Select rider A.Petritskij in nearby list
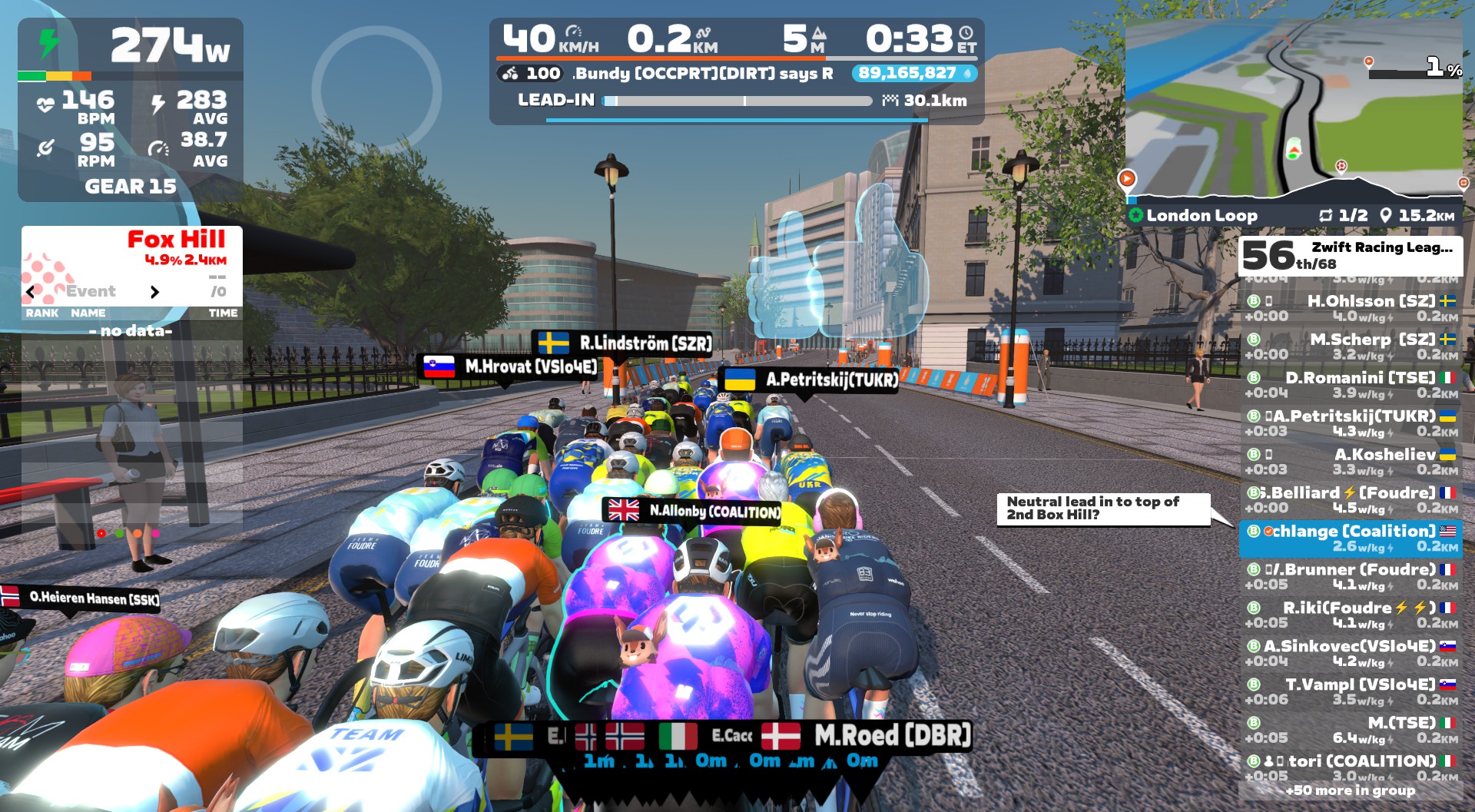The height and width of the screenshot is (812, 1475). tap(1351, 423)
